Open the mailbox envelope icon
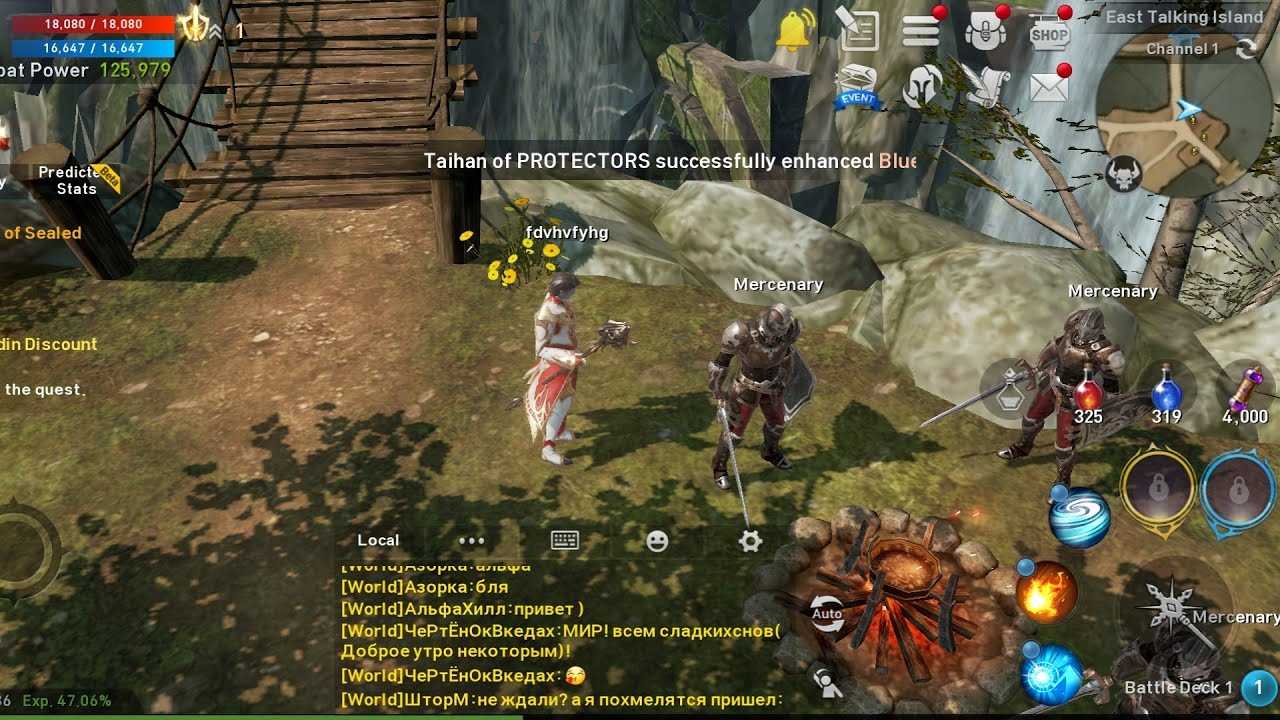 1049,88
